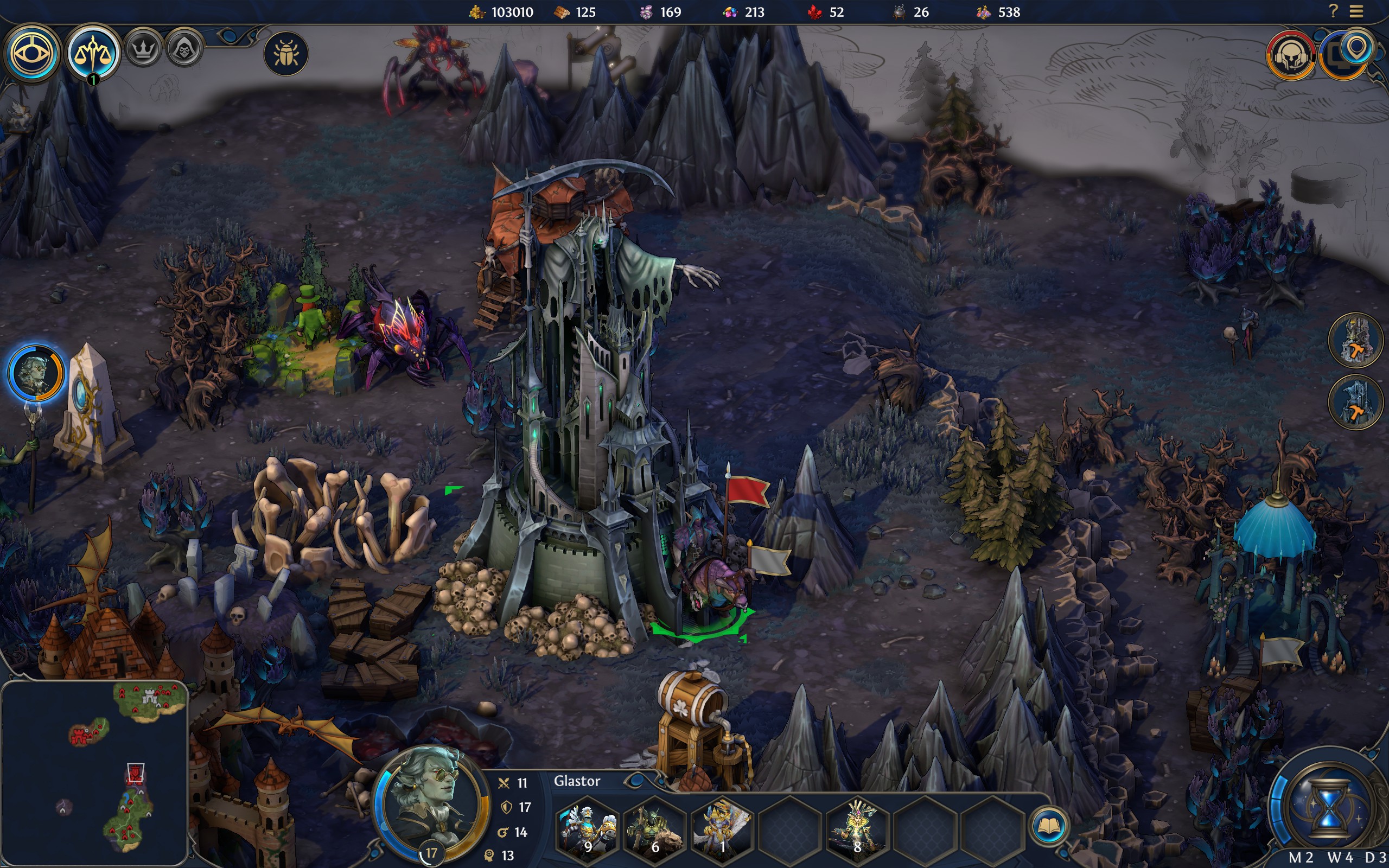
Task: Open the help question mark
Action: click(x=1333, y=11)
